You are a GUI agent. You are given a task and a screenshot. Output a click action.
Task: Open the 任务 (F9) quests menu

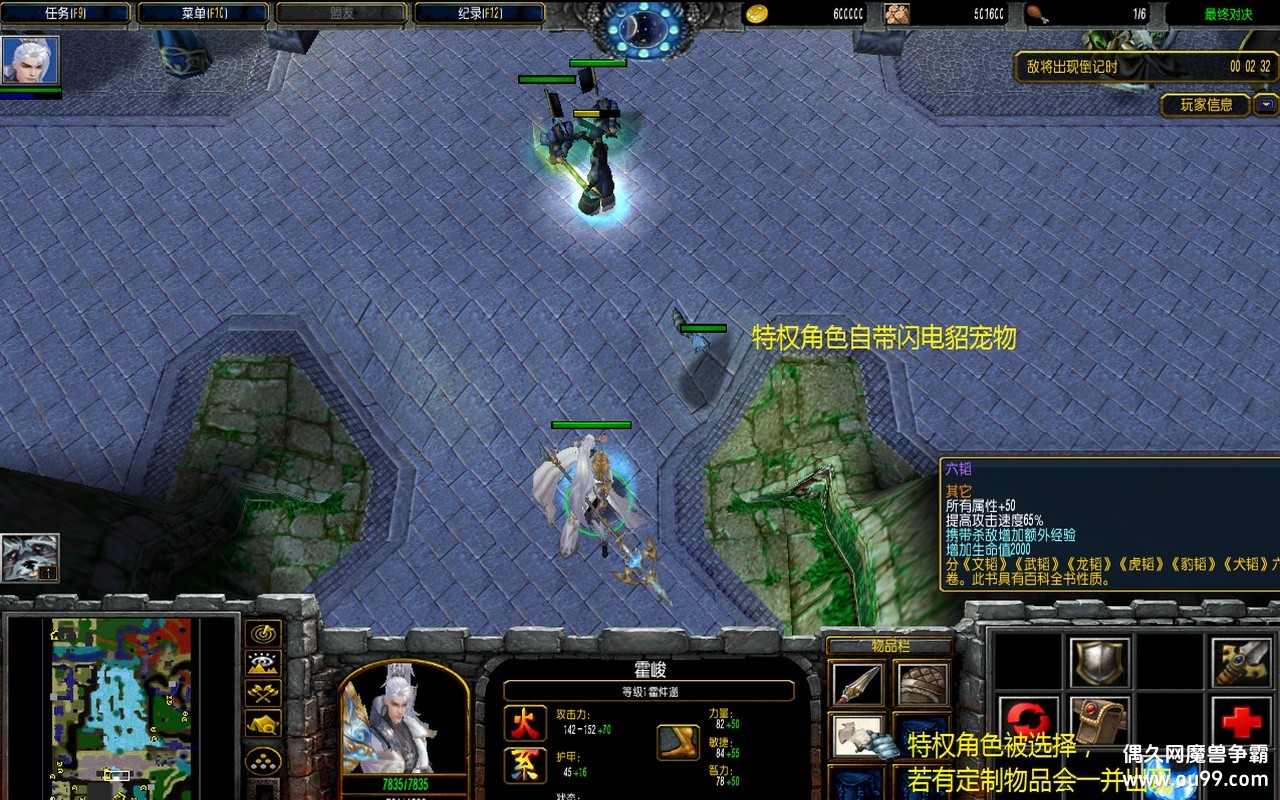coord(67,13)
